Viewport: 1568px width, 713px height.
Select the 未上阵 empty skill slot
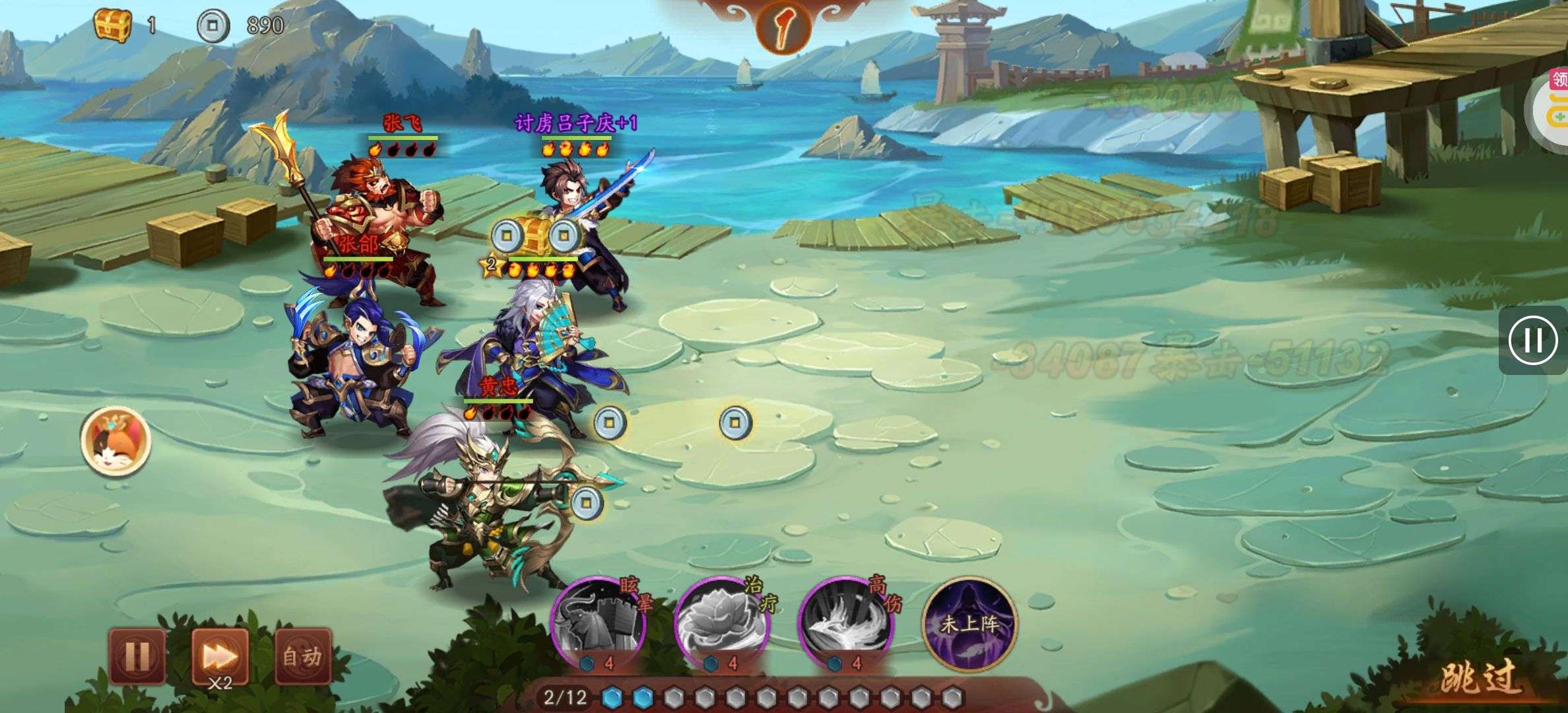pos(969,623)
